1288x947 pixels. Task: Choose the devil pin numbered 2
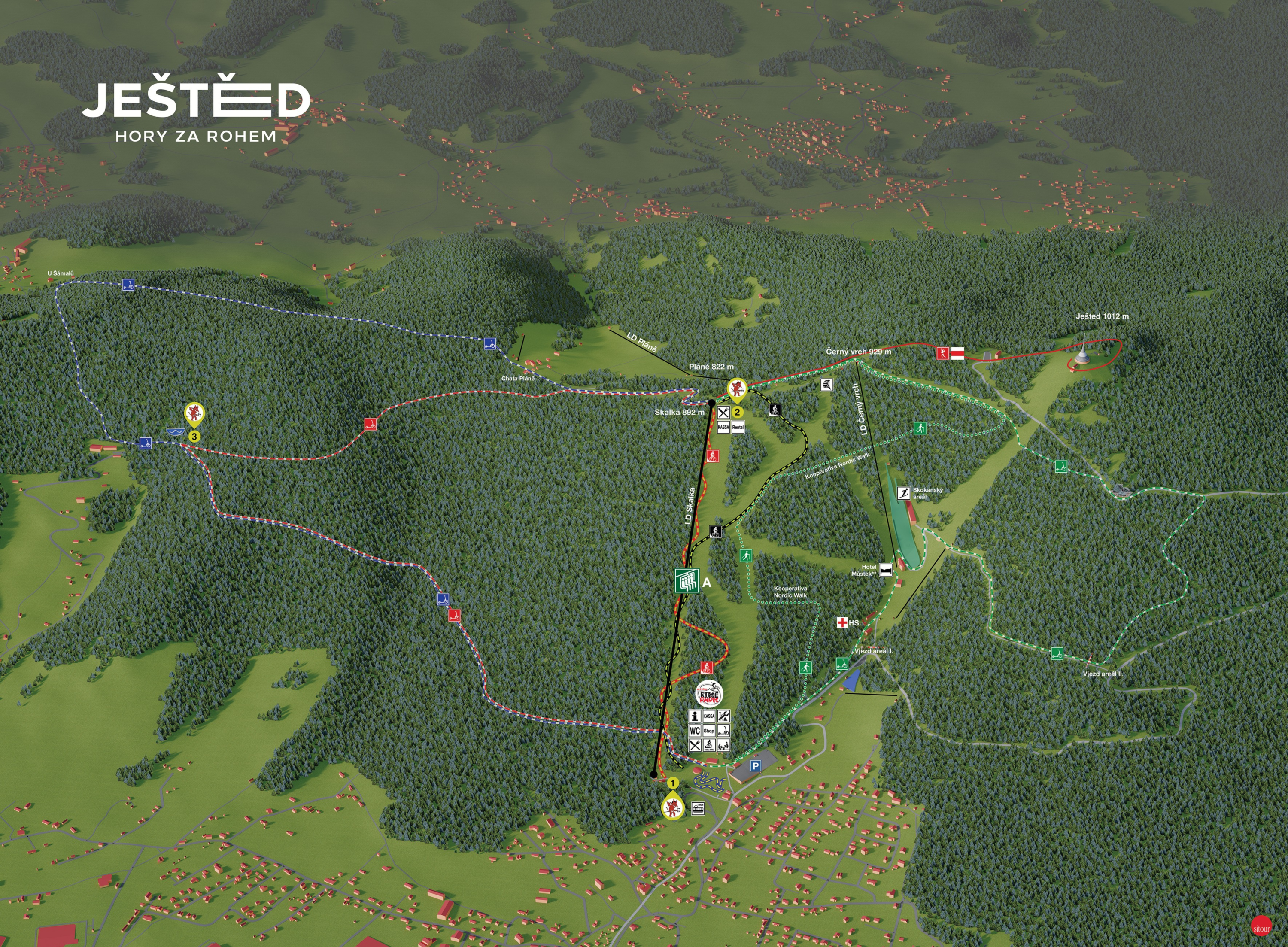(737, 389)
